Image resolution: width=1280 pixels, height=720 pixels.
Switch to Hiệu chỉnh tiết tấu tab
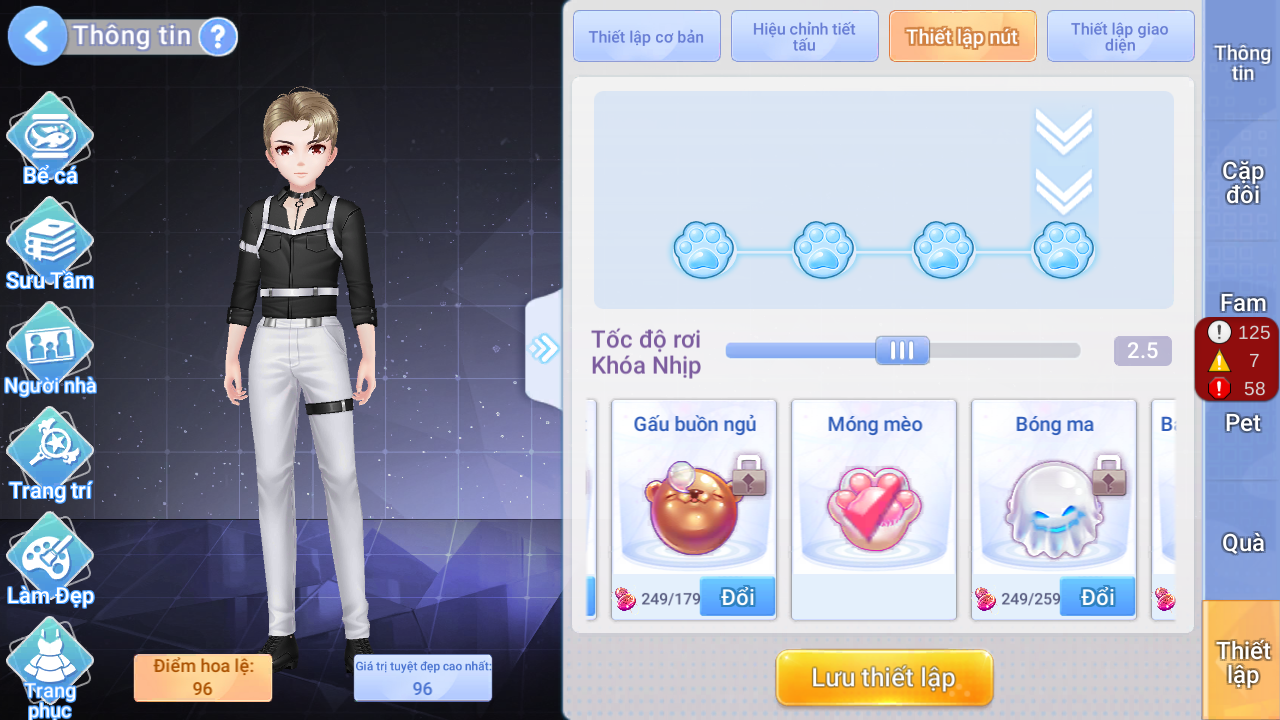[x=804, y=37]
